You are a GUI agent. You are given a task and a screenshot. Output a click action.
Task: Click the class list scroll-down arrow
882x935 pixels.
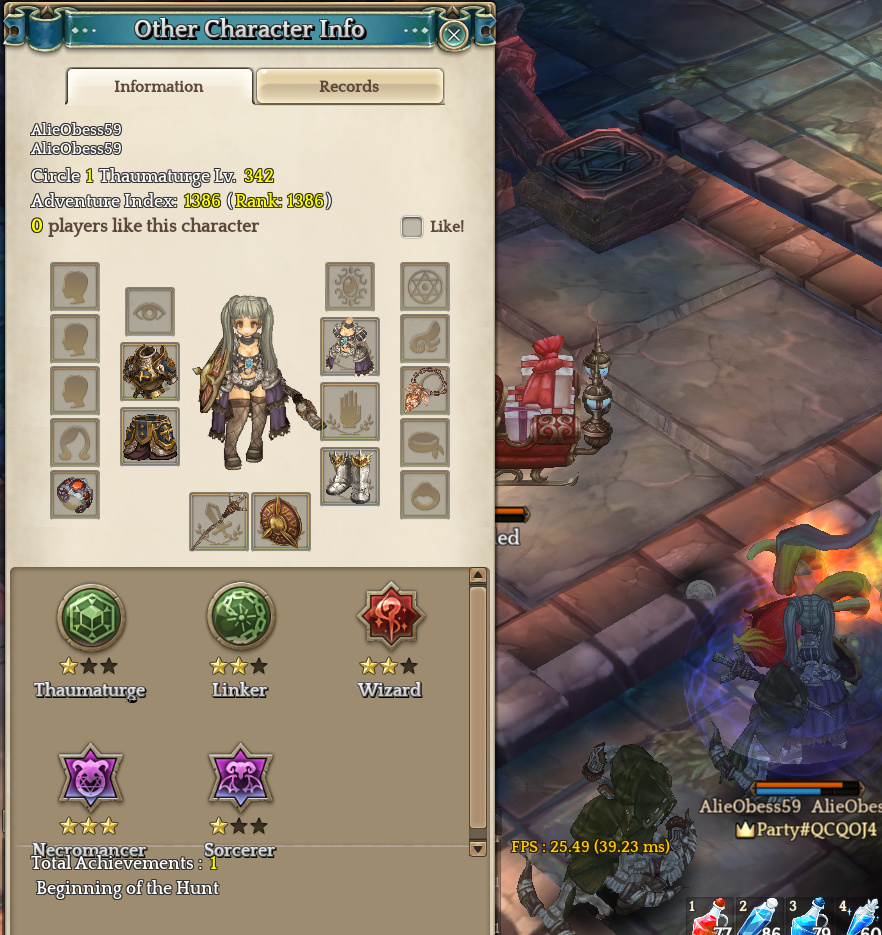pyautogui.click(x=478, y=848)
